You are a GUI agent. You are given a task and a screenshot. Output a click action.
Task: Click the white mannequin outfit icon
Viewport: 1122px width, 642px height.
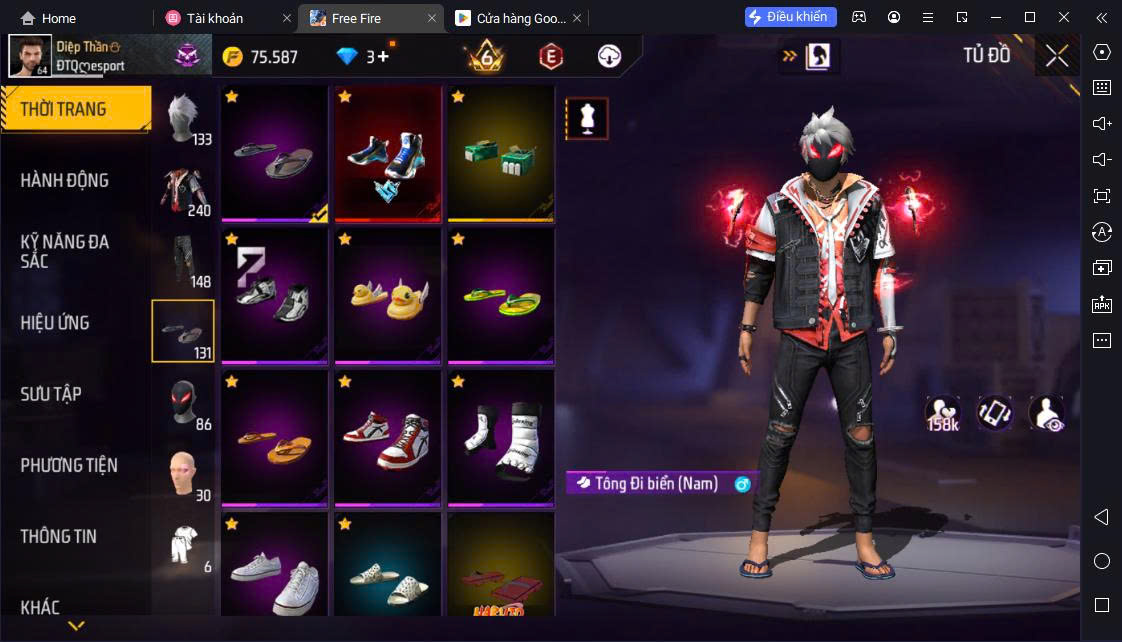[x=587, y=119]
